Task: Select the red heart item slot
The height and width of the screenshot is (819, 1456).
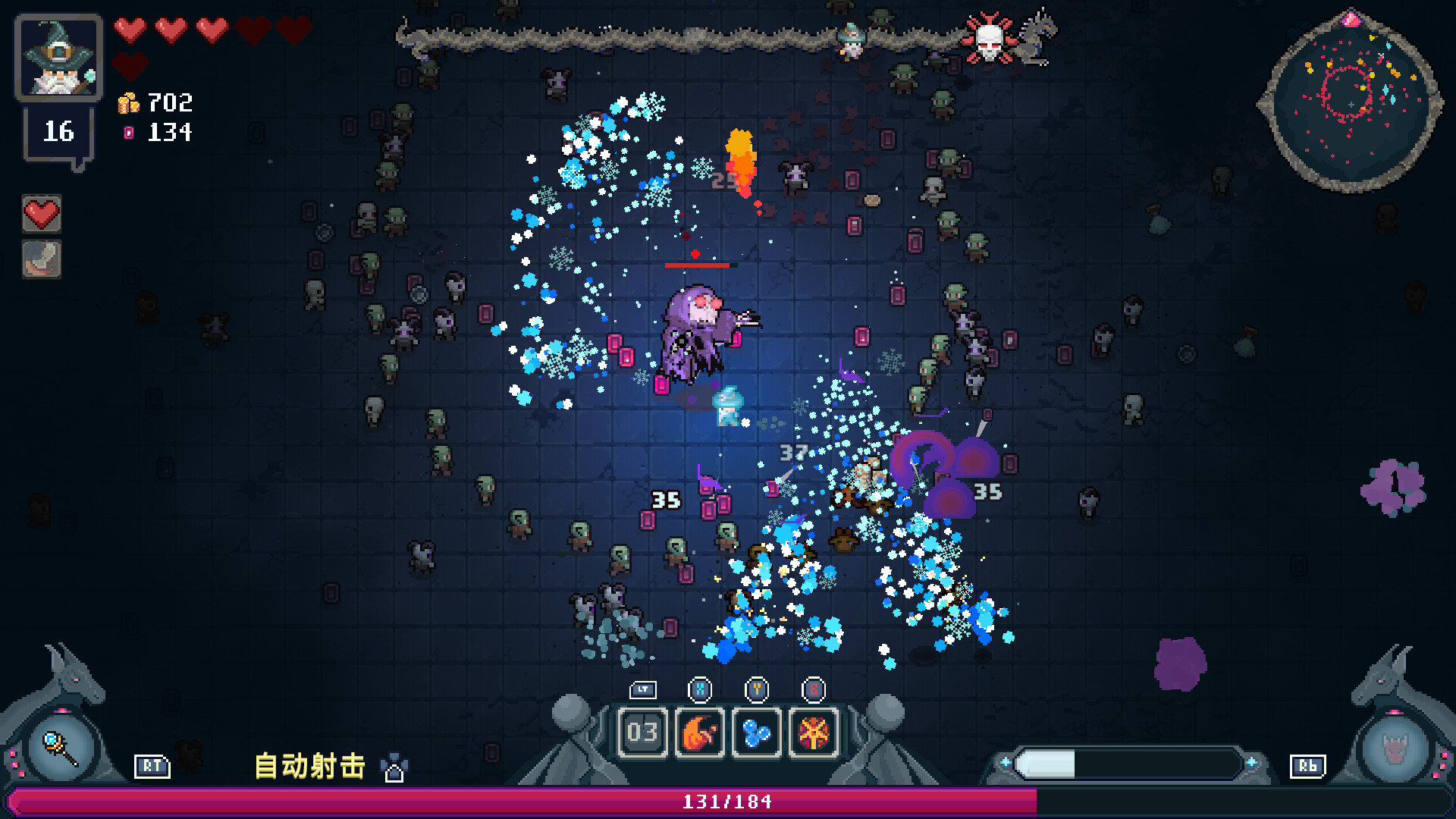Action: pyautogui.click(x=42, y=215)
